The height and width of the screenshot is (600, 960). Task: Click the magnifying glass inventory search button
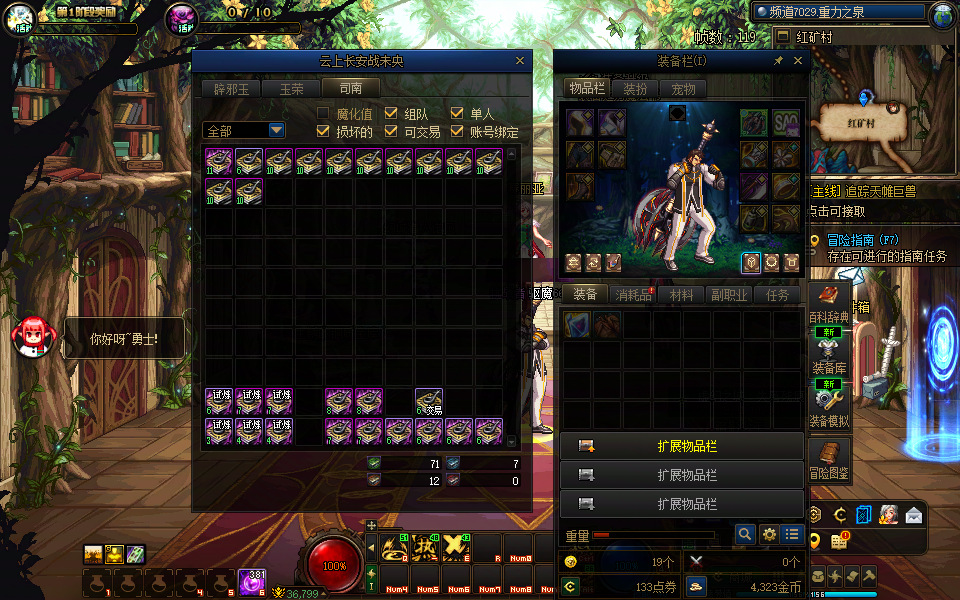pos(744,535)
